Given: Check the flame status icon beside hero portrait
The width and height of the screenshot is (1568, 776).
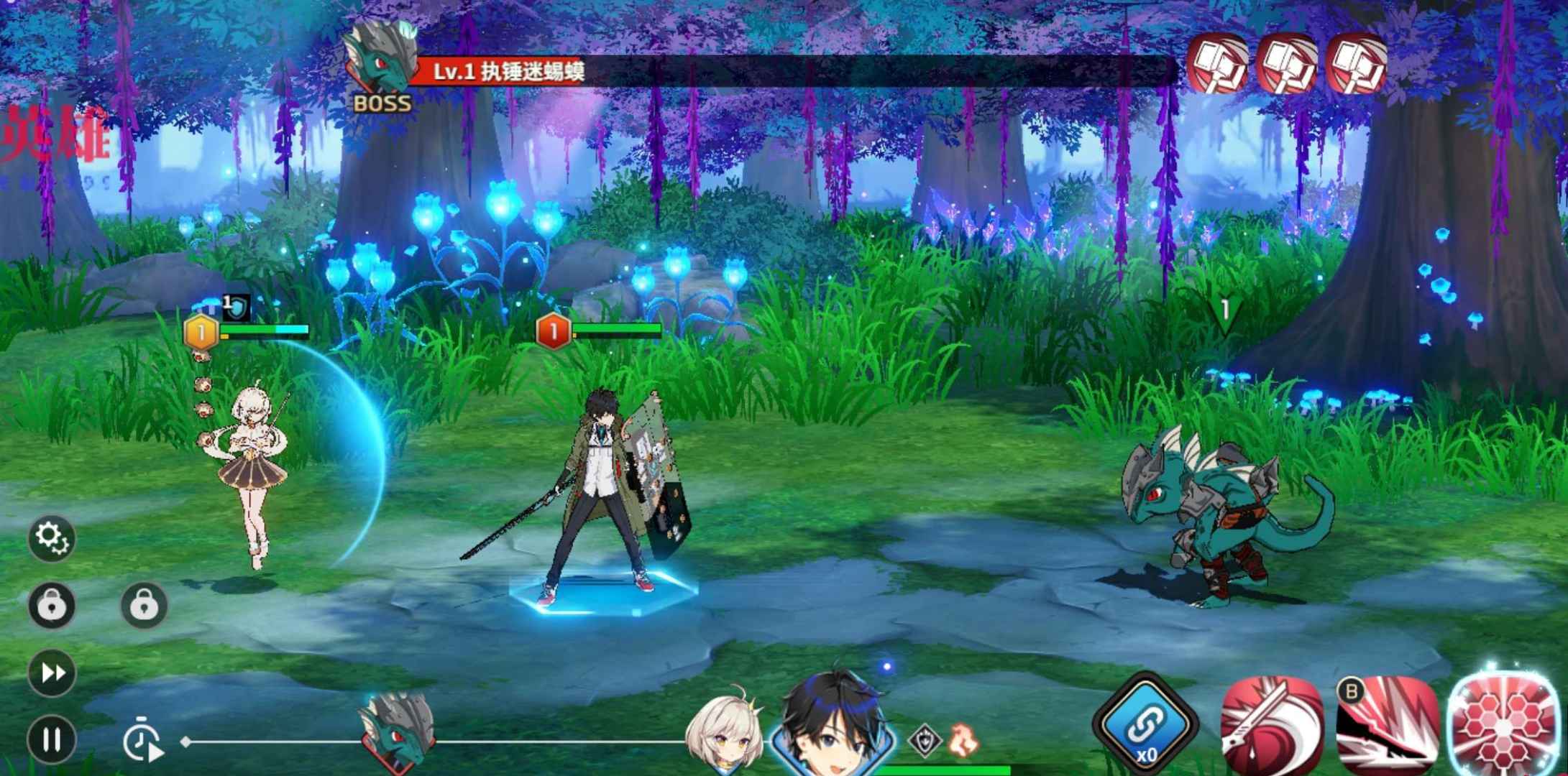Looking at the screenshot, I should coord(962,739).
